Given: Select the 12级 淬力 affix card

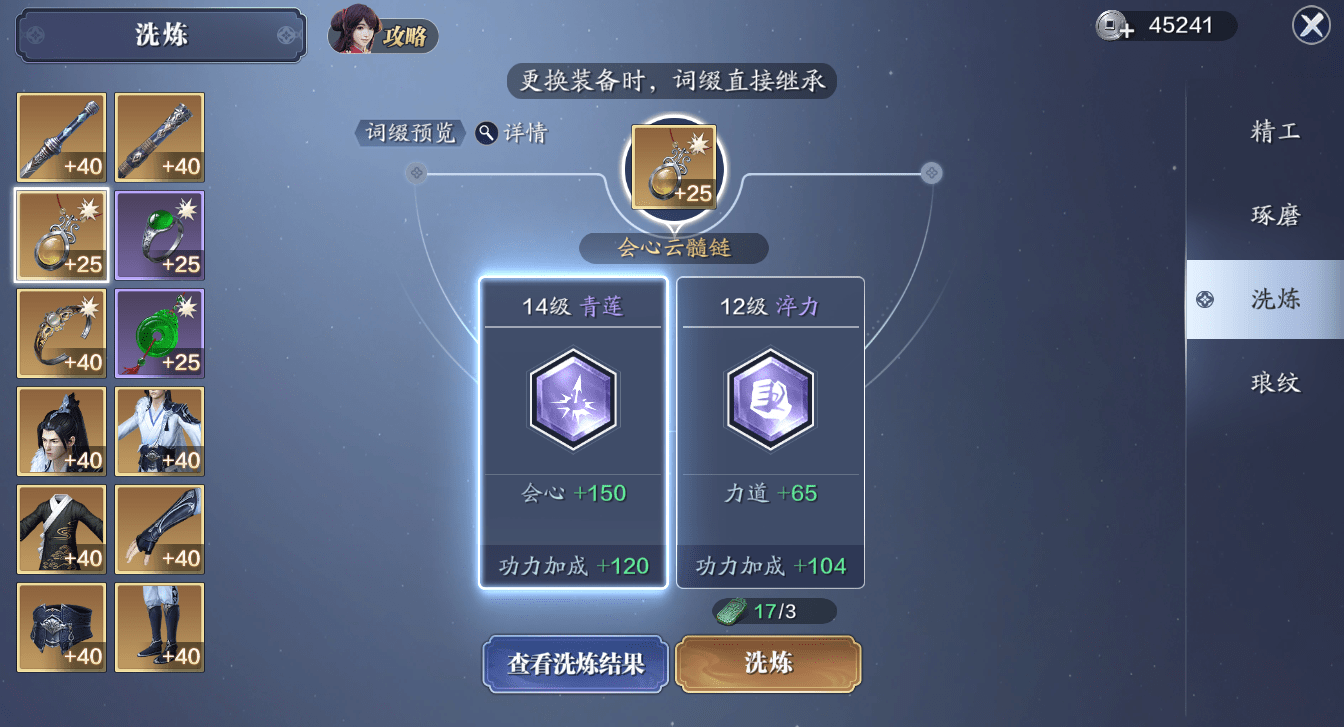Looking at the screenshot, I should click(769, 430).
